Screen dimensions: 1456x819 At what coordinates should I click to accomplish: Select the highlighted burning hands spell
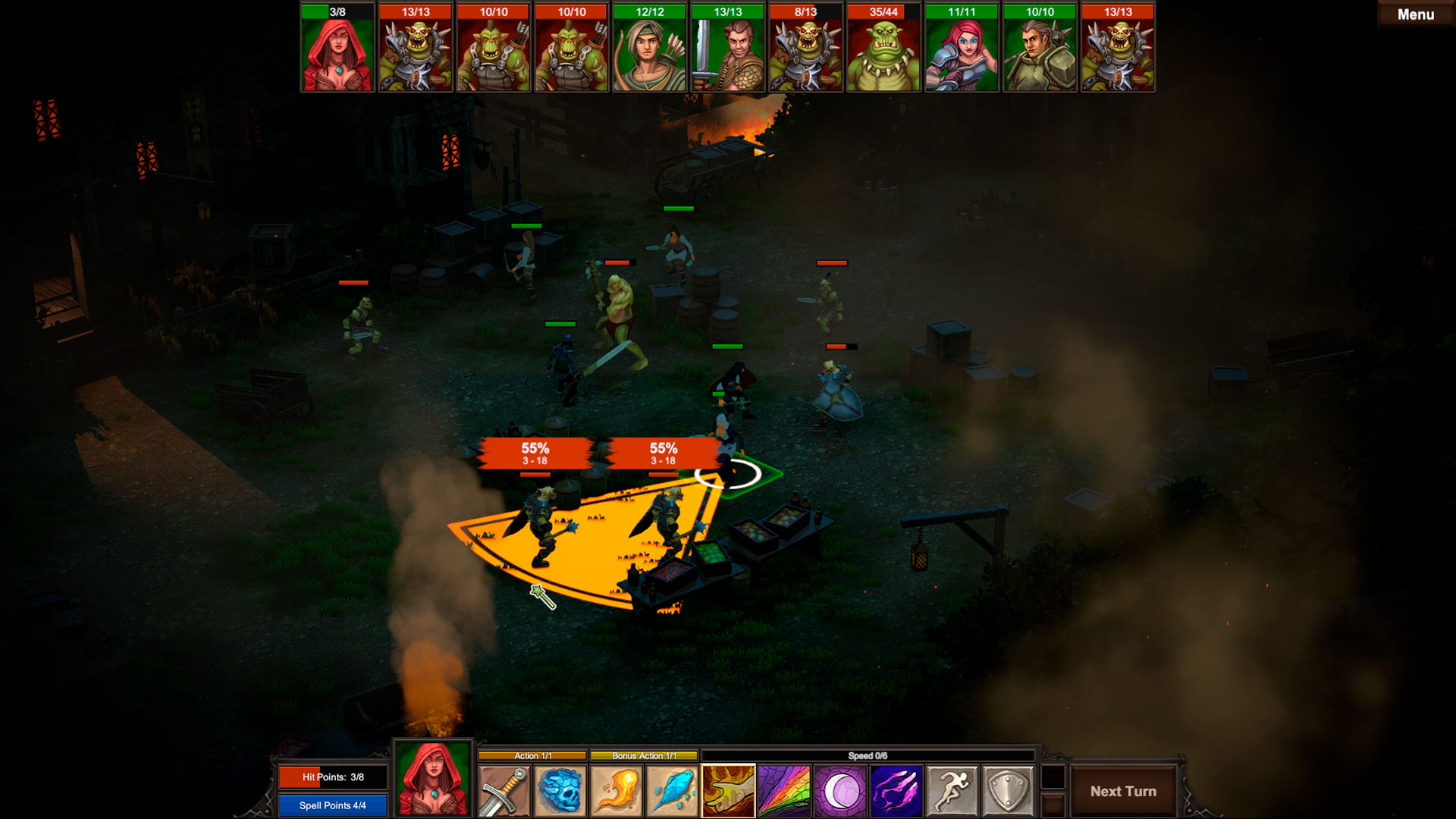(x=728, y=791)
